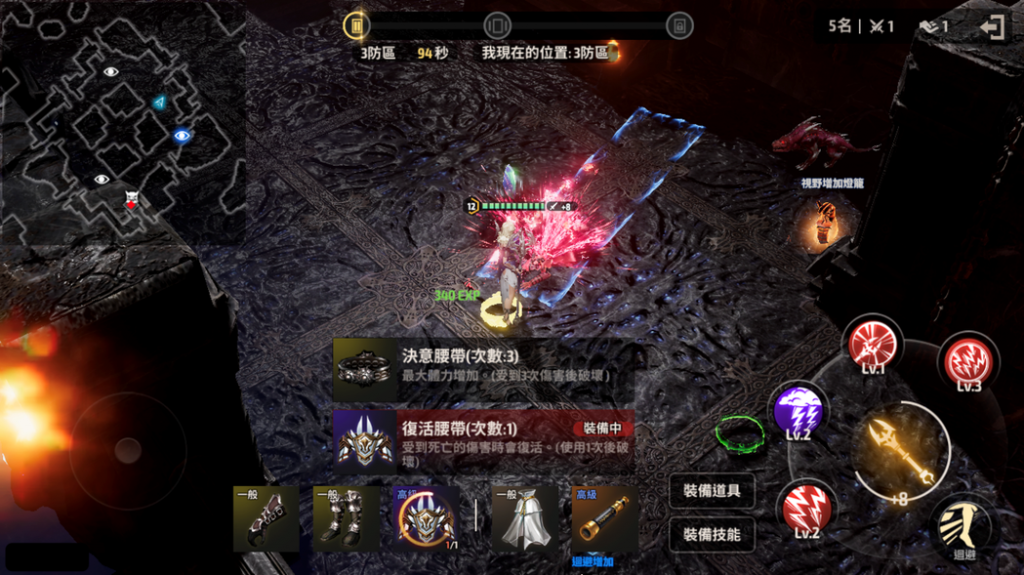Screen dimensions: 1024x575
Task: Cast the red Lv.1 staff burst skill
Action: pos(873,345)
